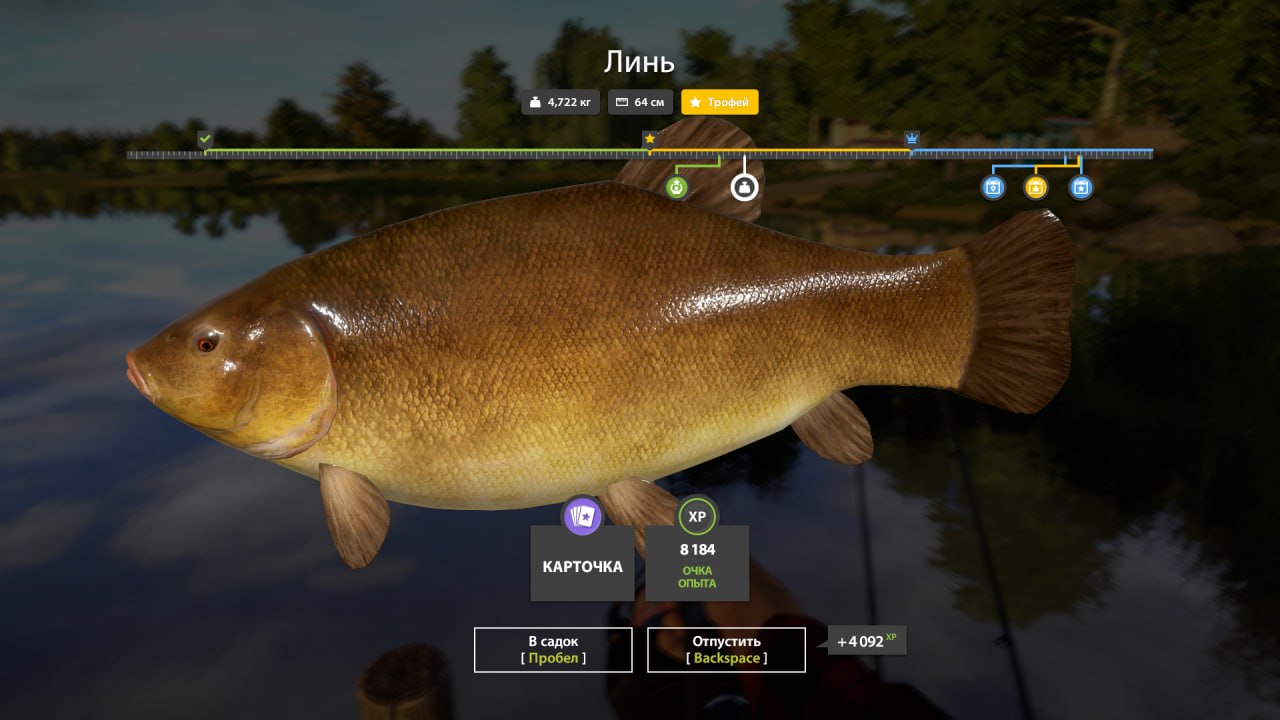Click the star trophy threshold marker on the scale

[x=650, y=138]
